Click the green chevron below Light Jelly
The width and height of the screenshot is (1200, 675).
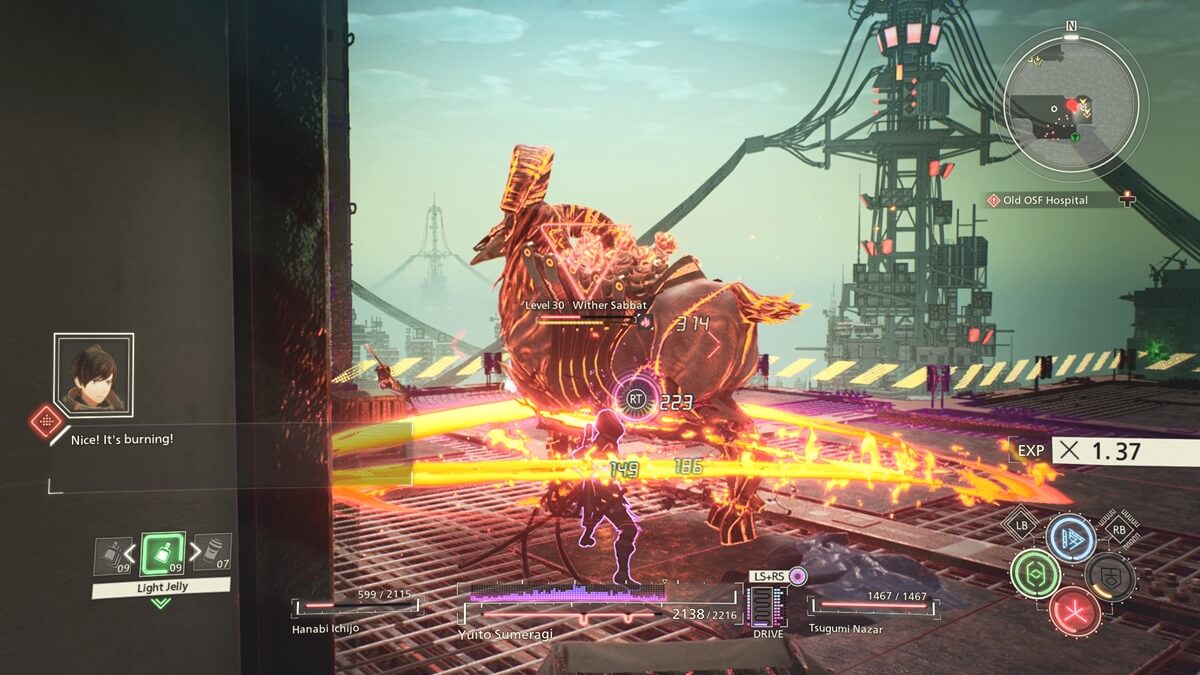[161, 603]
